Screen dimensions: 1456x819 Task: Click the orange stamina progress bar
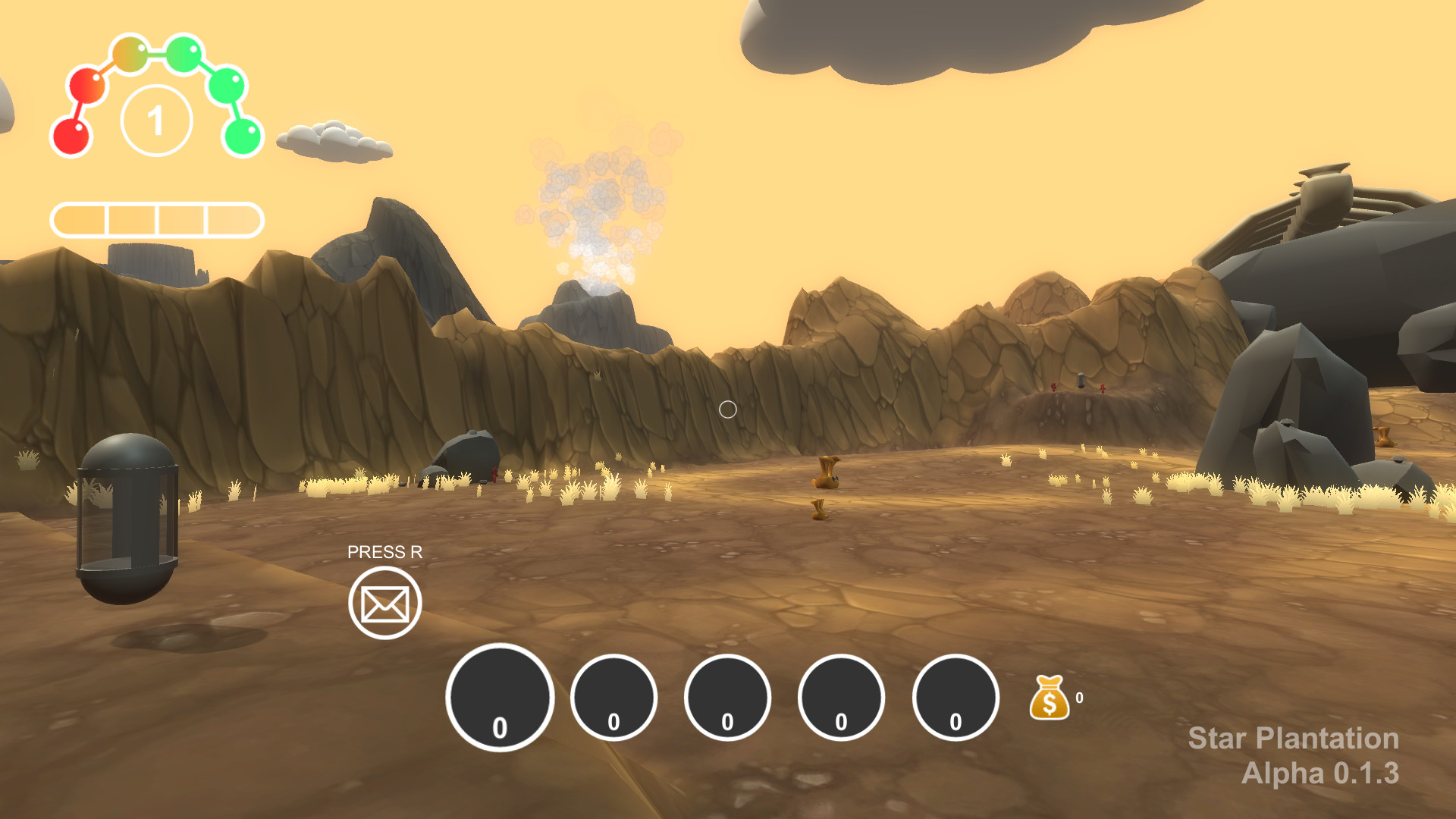pos(157,219)
